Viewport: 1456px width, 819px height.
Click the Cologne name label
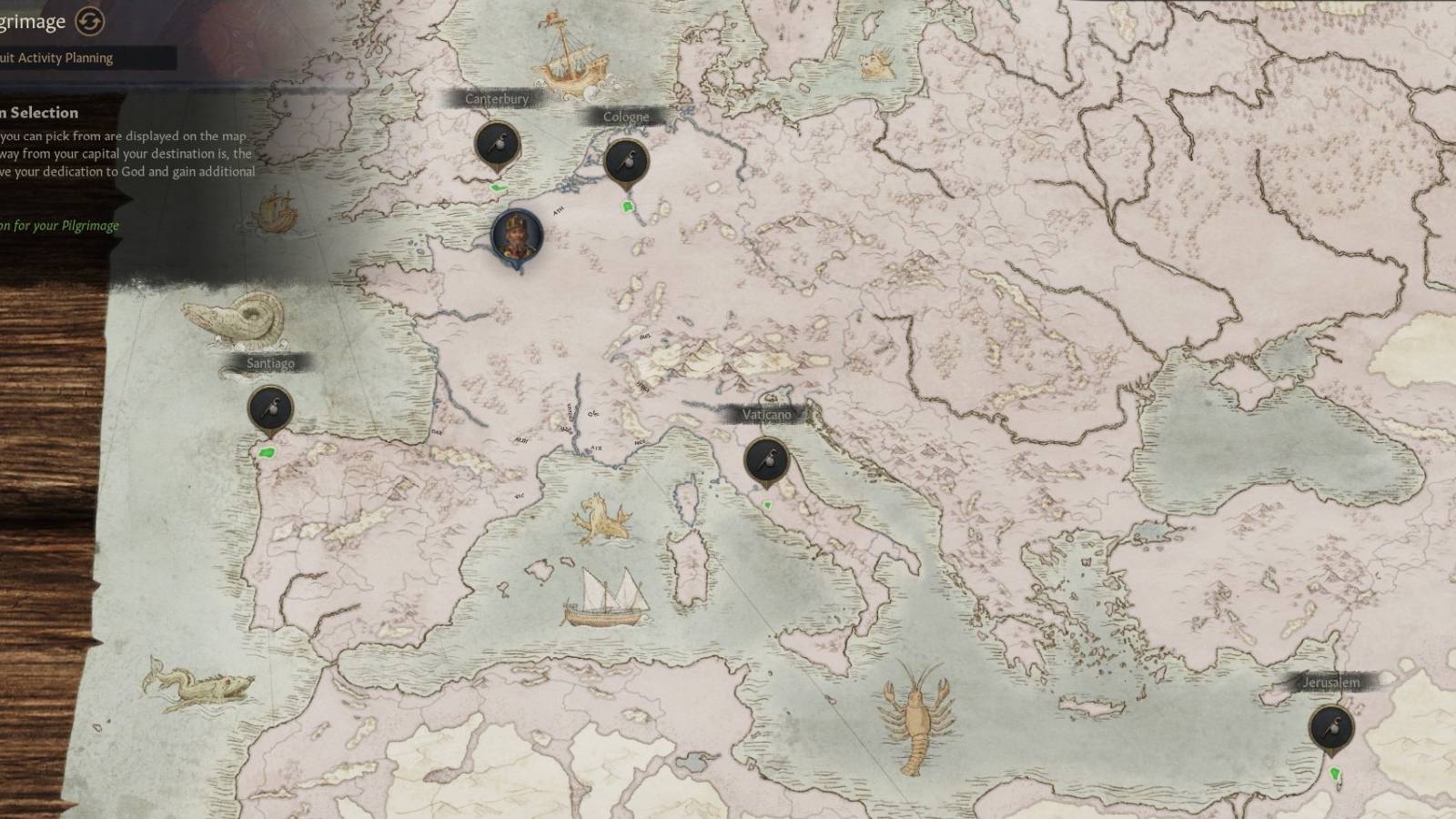coord(626,116)
